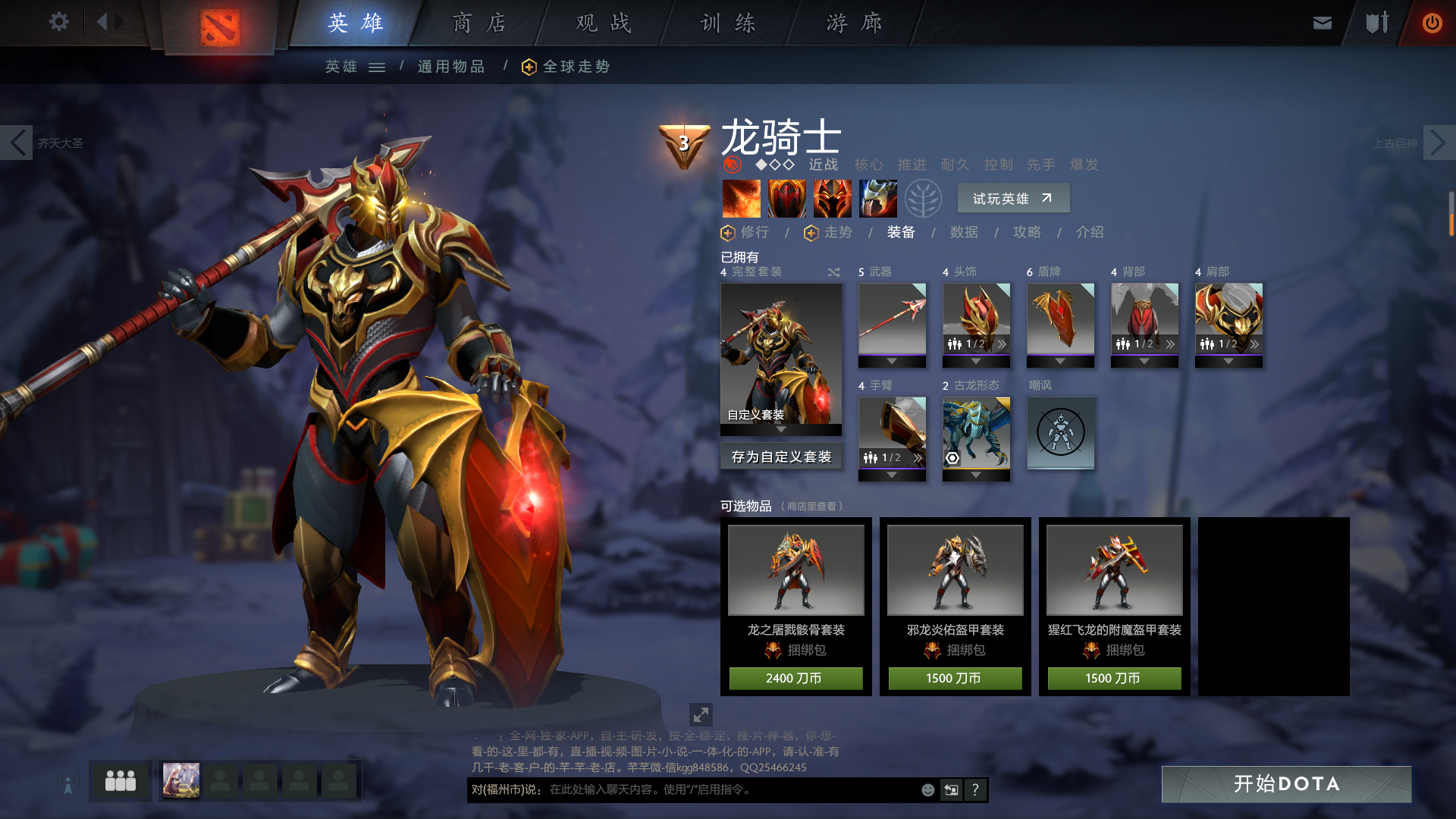Open the 商店 menu item
Viewport: 1456px width, 819px height.
pyautogui.click(x=478, y=23)
